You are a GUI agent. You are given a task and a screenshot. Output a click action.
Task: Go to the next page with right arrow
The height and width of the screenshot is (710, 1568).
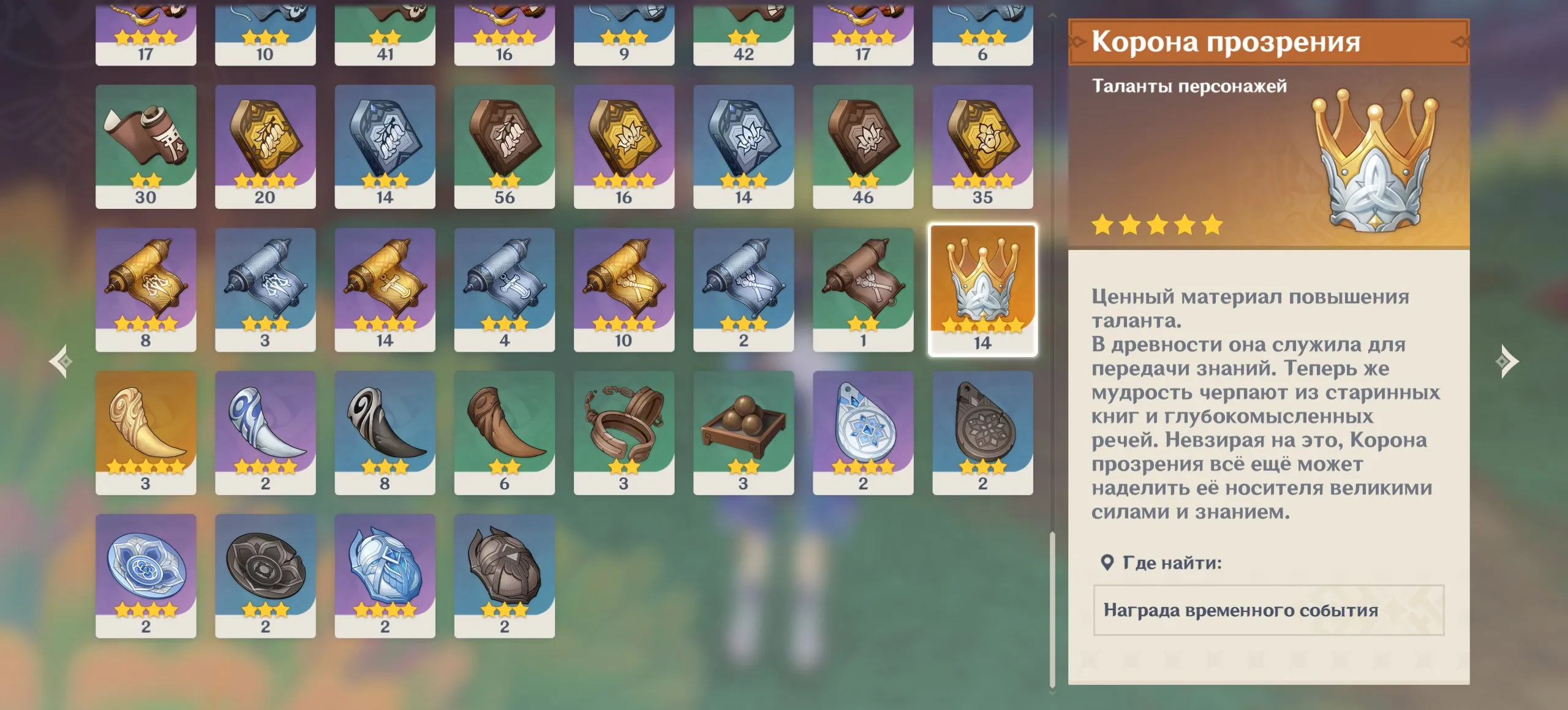[x=1507, y=361]
